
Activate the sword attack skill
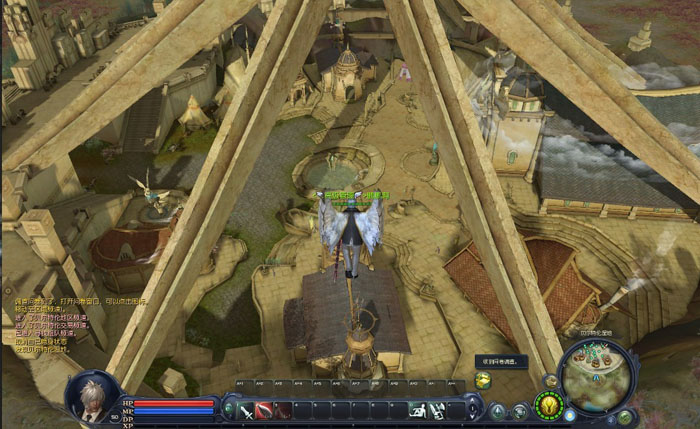[x=246, y=410]
